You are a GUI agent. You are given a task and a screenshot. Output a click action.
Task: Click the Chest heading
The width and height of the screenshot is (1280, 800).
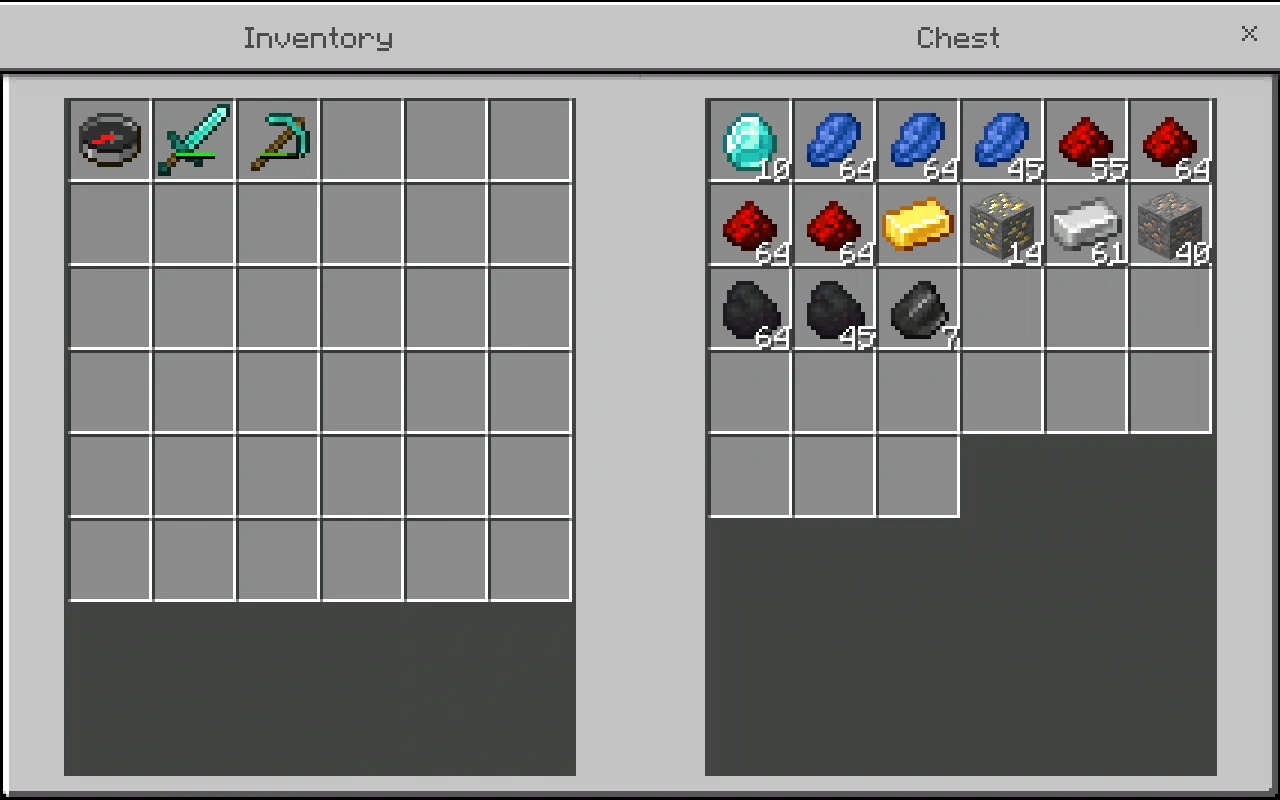click(x=957, y=38)
